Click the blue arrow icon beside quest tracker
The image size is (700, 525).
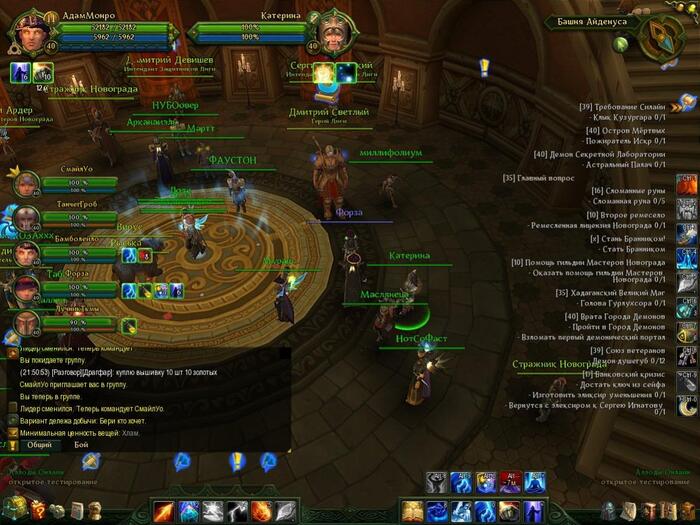pyautogui.click(x=687, y=101)
